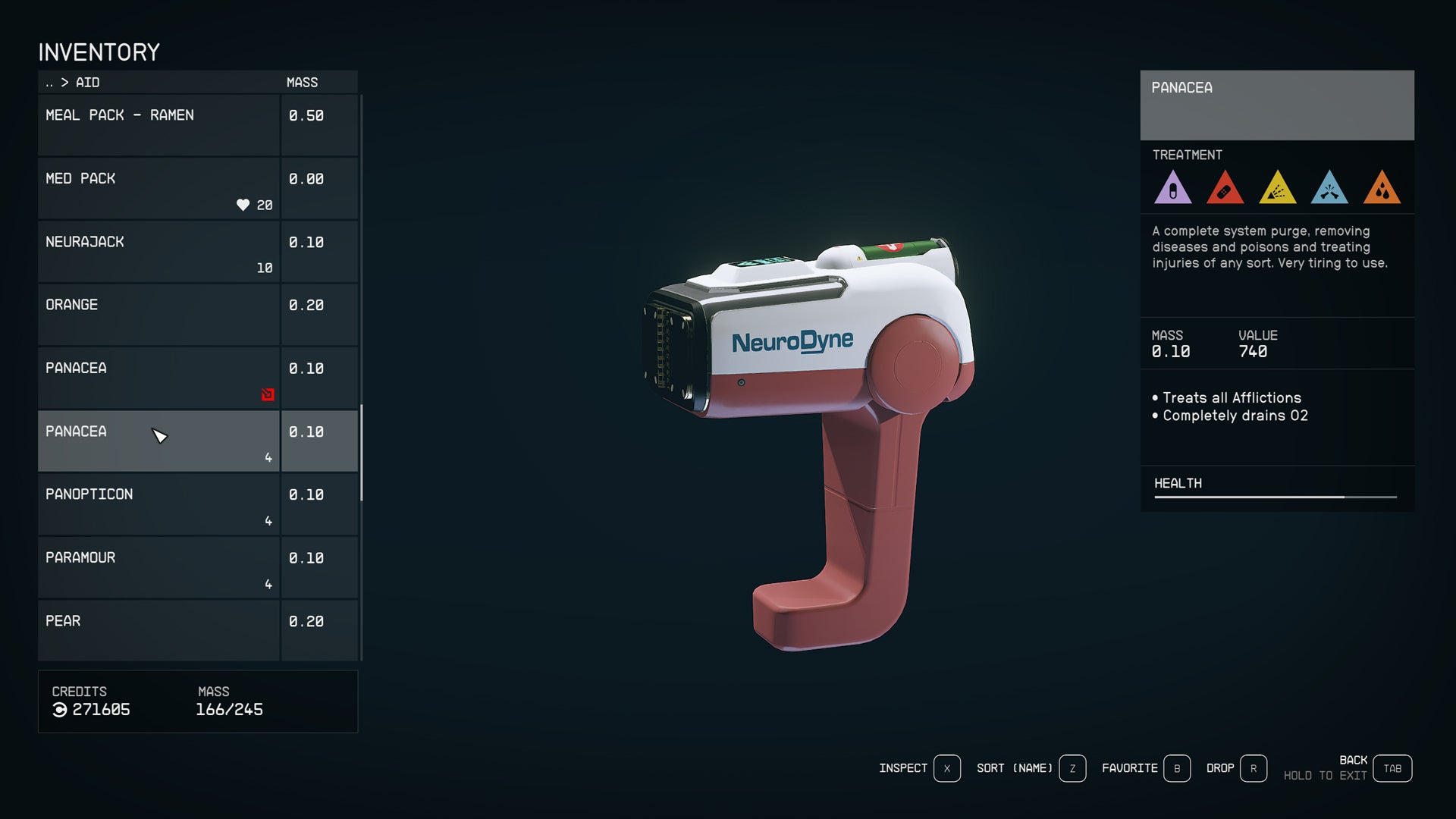Image resolution: width=1456 pixels, height=819 pixels.
Task: Click the highlighted Panacea stack of four
Action: [x=159, y=441]
